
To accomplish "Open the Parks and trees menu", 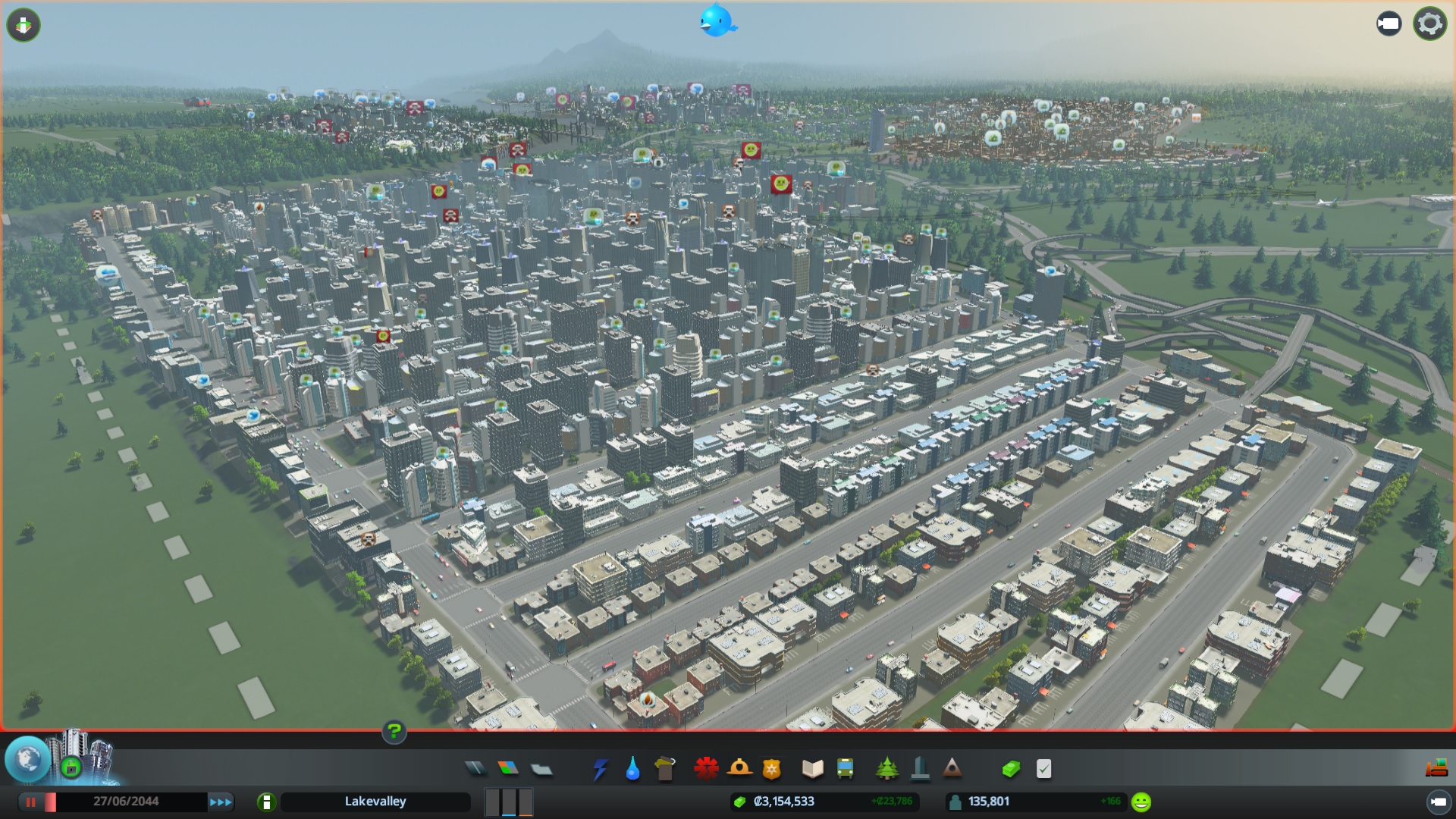I will [x=886, y=769].
